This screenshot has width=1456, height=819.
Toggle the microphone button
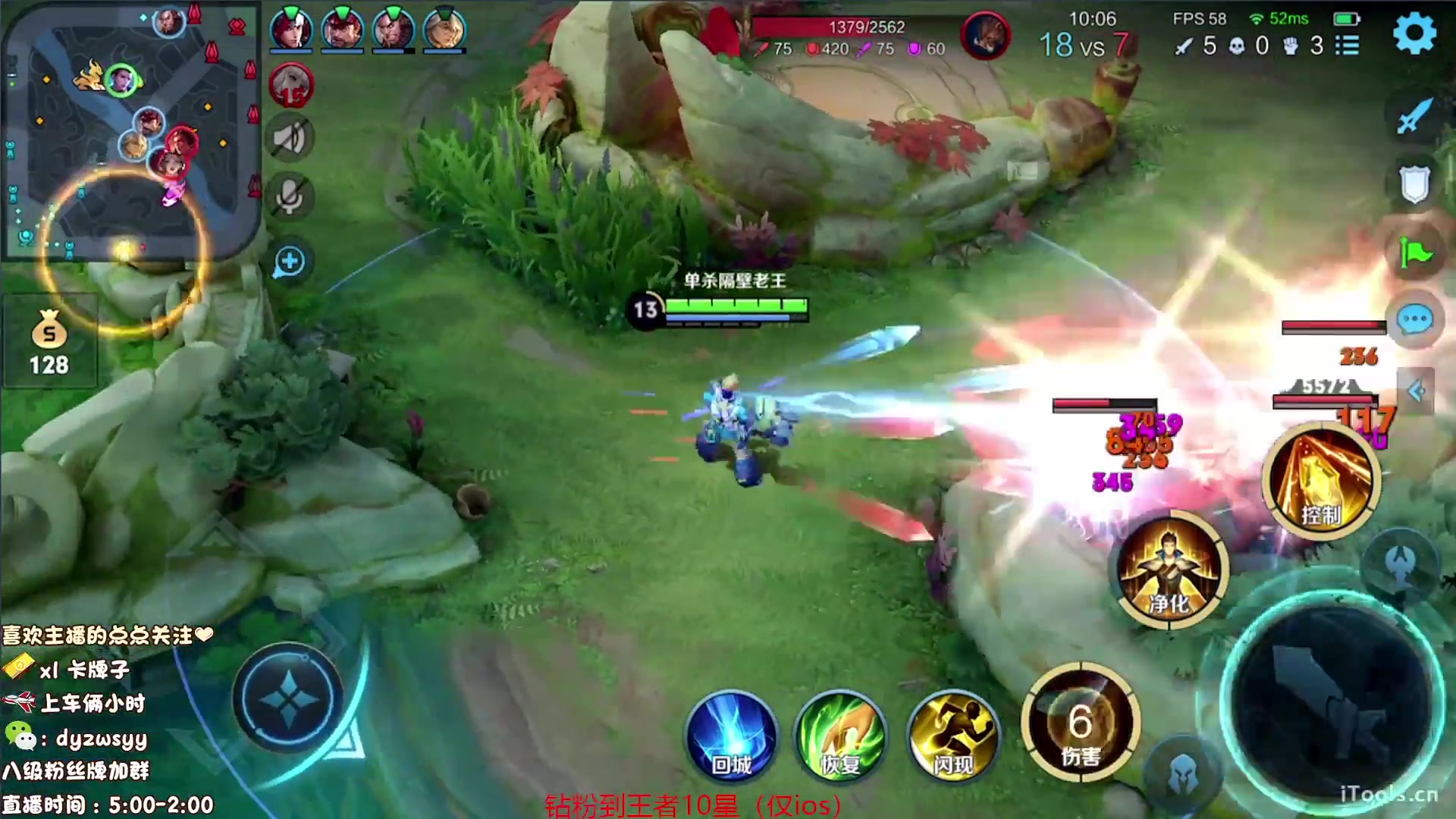coord(290,197)
